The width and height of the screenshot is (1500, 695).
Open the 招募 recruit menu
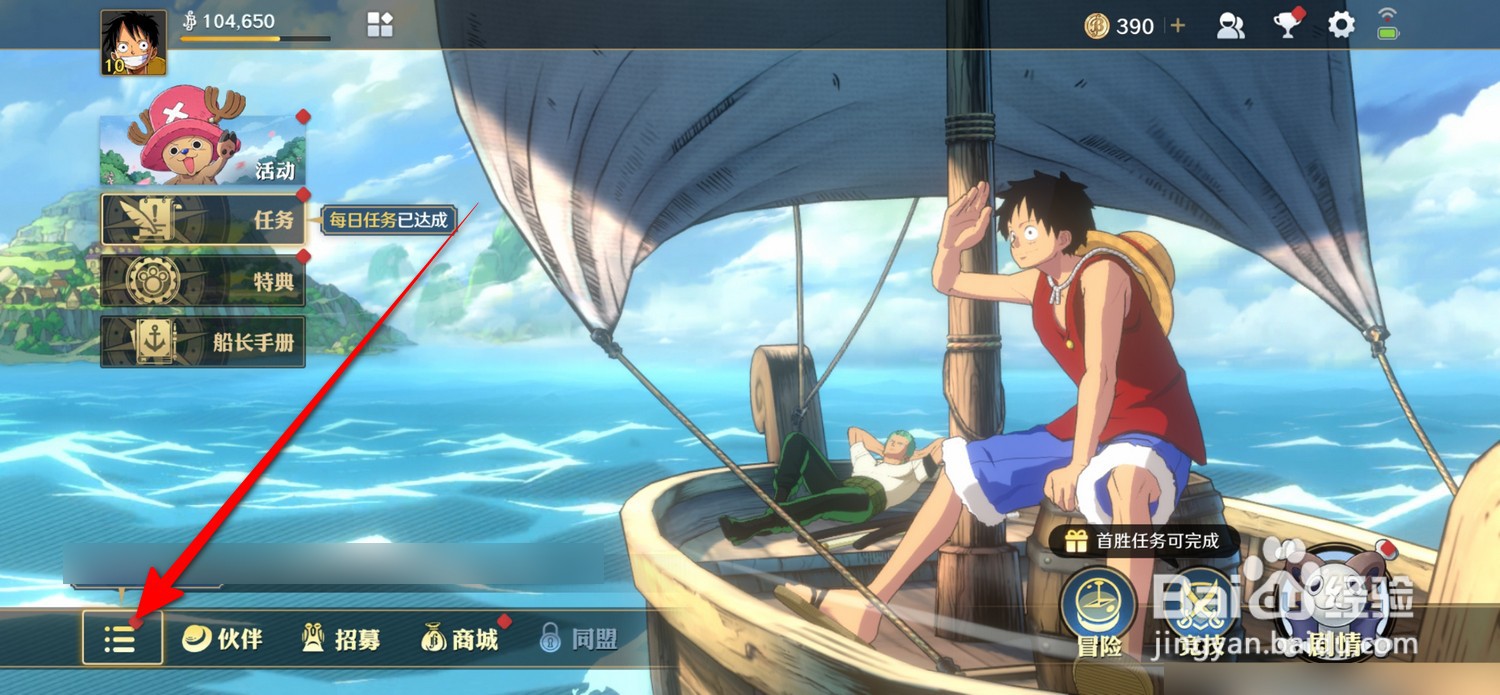coord(341,639)
